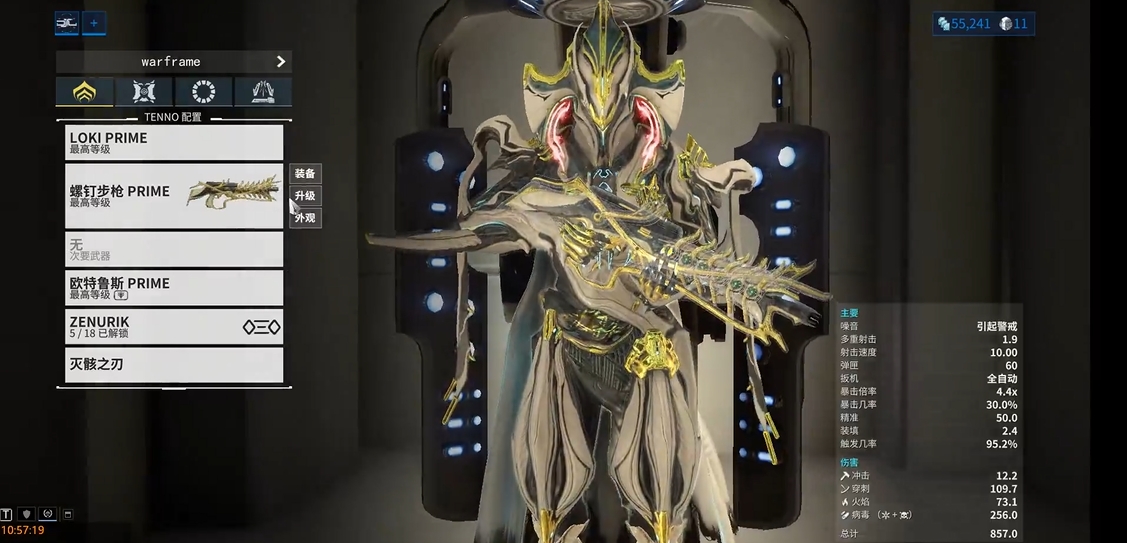
Task: Select the 灭骸之刃 slot
Action: point(174,365)
